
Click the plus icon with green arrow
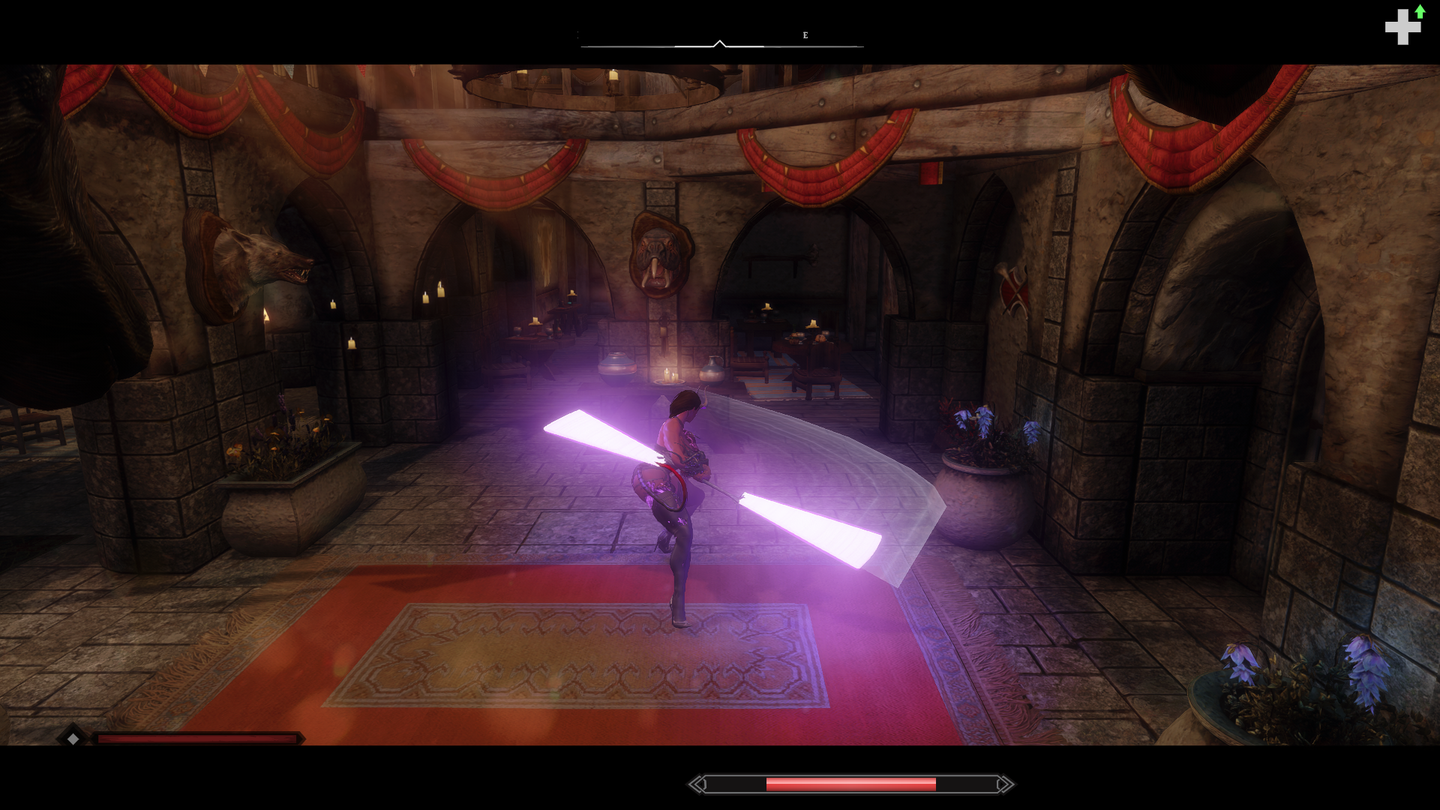pyautogui.click(x=1403, y=26)
